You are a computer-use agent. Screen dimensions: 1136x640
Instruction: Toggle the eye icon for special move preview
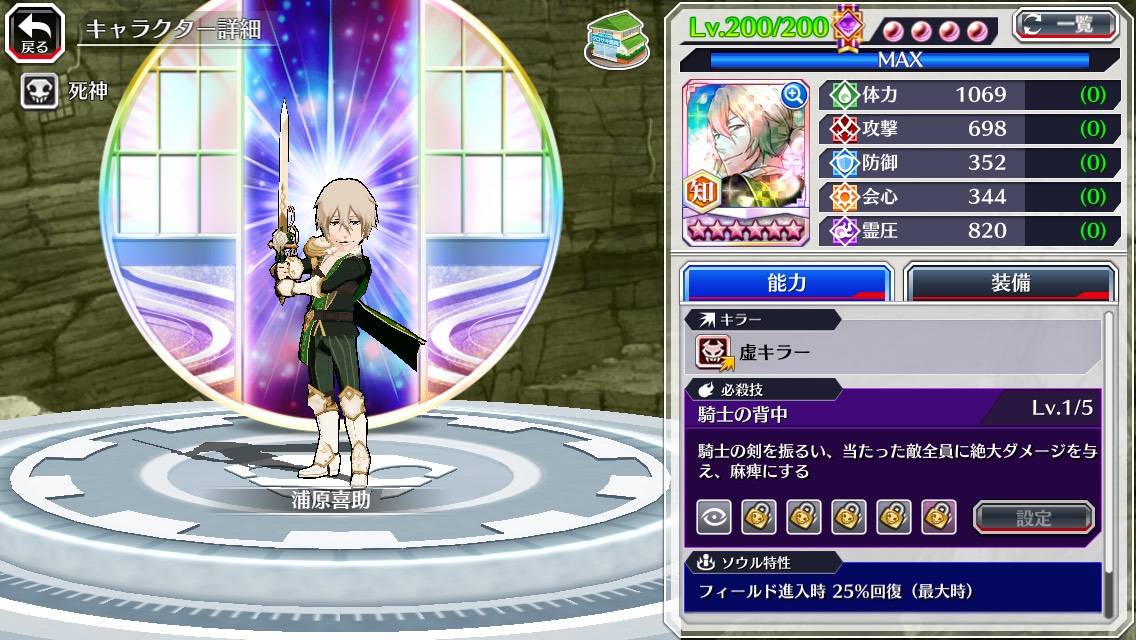coord(713,517)
